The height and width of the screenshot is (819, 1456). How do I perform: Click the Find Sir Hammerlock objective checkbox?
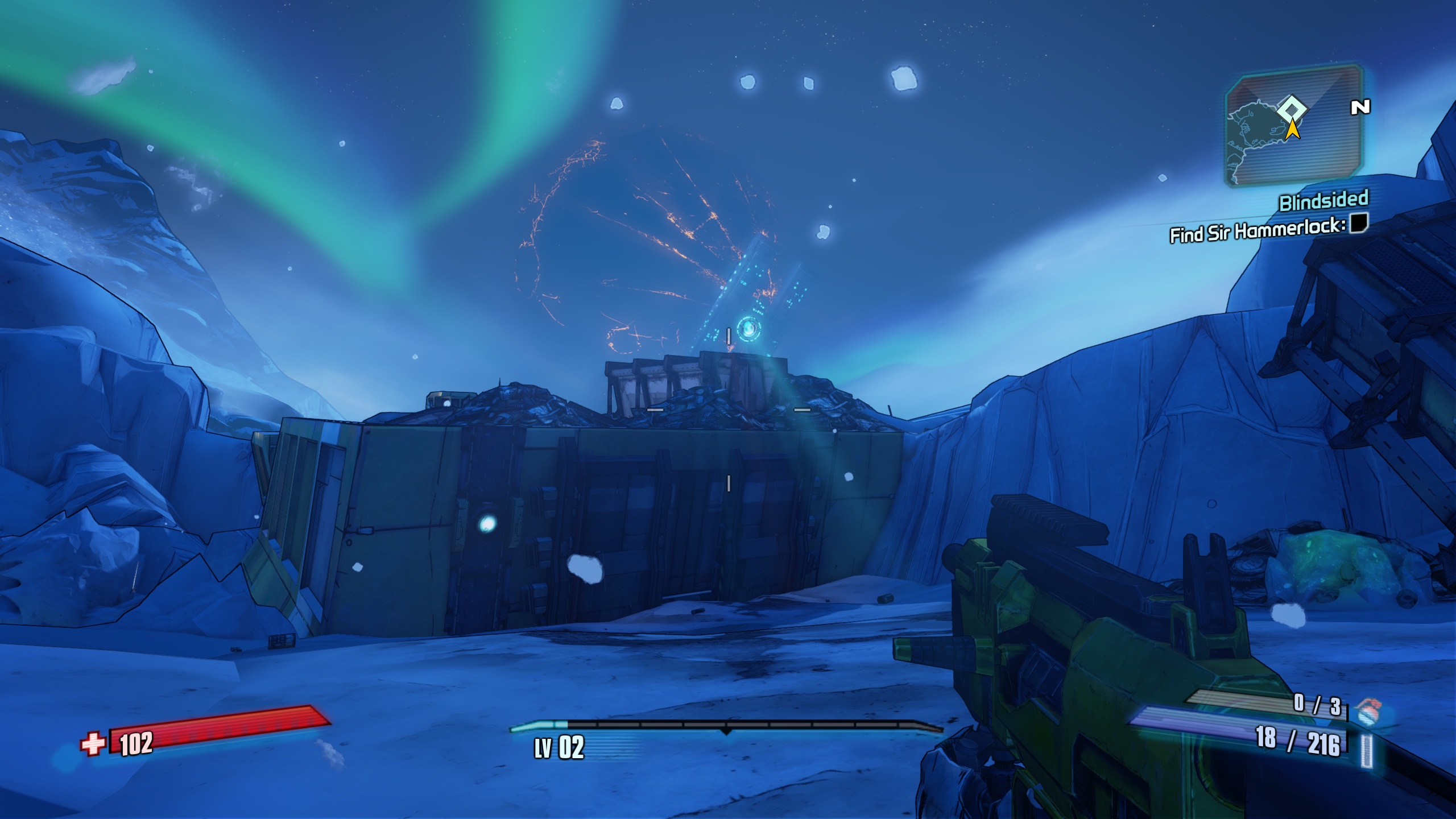pos(1359,222)
